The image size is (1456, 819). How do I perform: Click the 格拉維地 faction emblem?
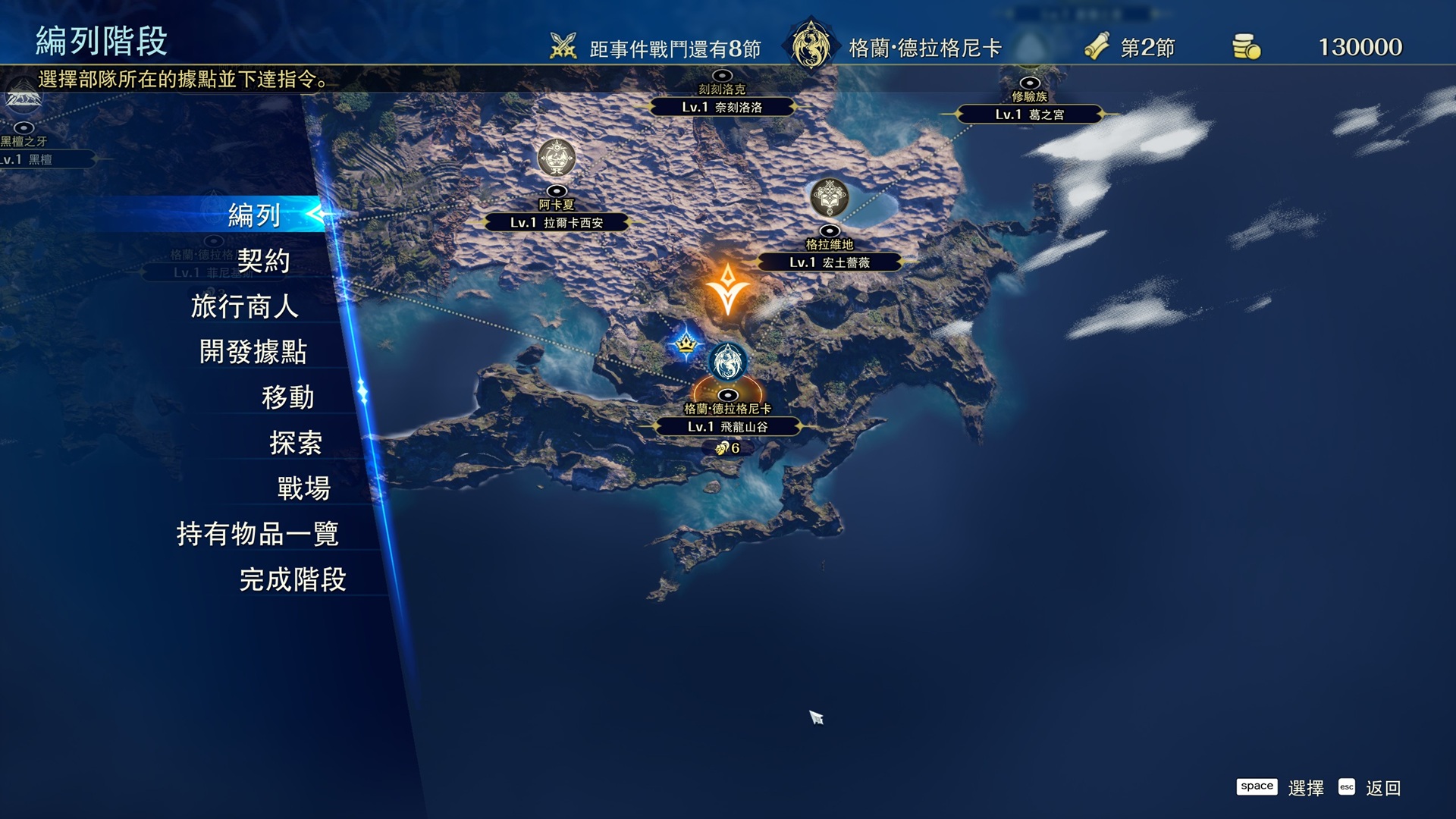(x=830, y=197)
